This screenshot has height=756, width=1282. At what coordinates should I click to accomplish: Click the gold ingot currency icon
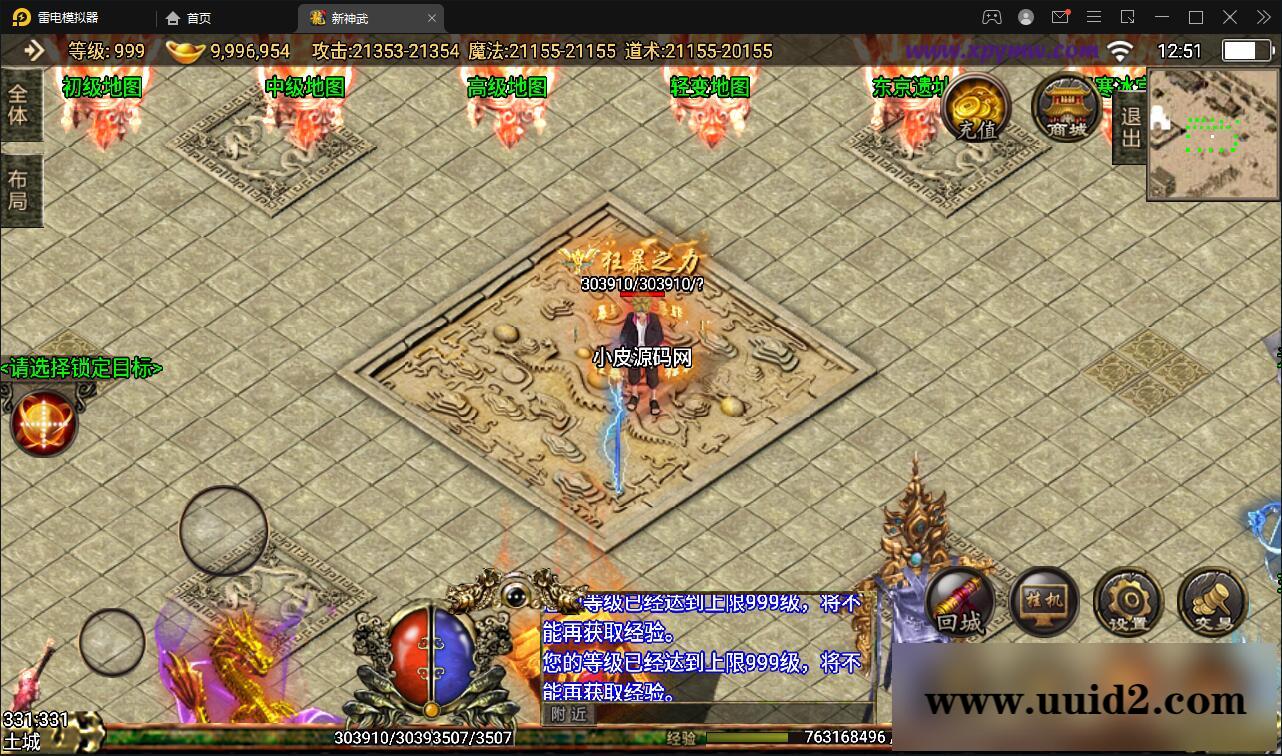tap(184, 50)
